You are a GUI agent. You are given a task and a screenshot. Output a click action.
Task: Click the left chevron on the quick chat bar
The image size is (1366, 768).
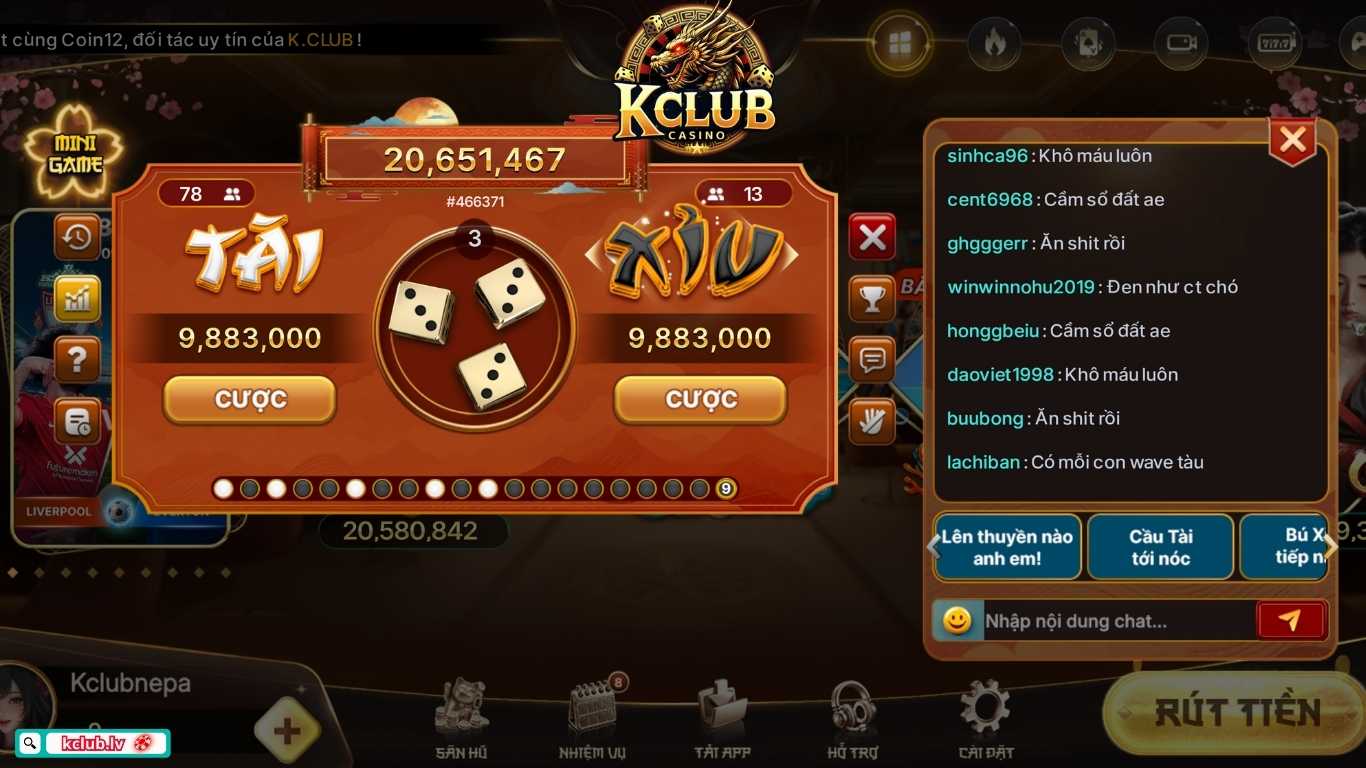pyautogui.click(x=933, y=547)
